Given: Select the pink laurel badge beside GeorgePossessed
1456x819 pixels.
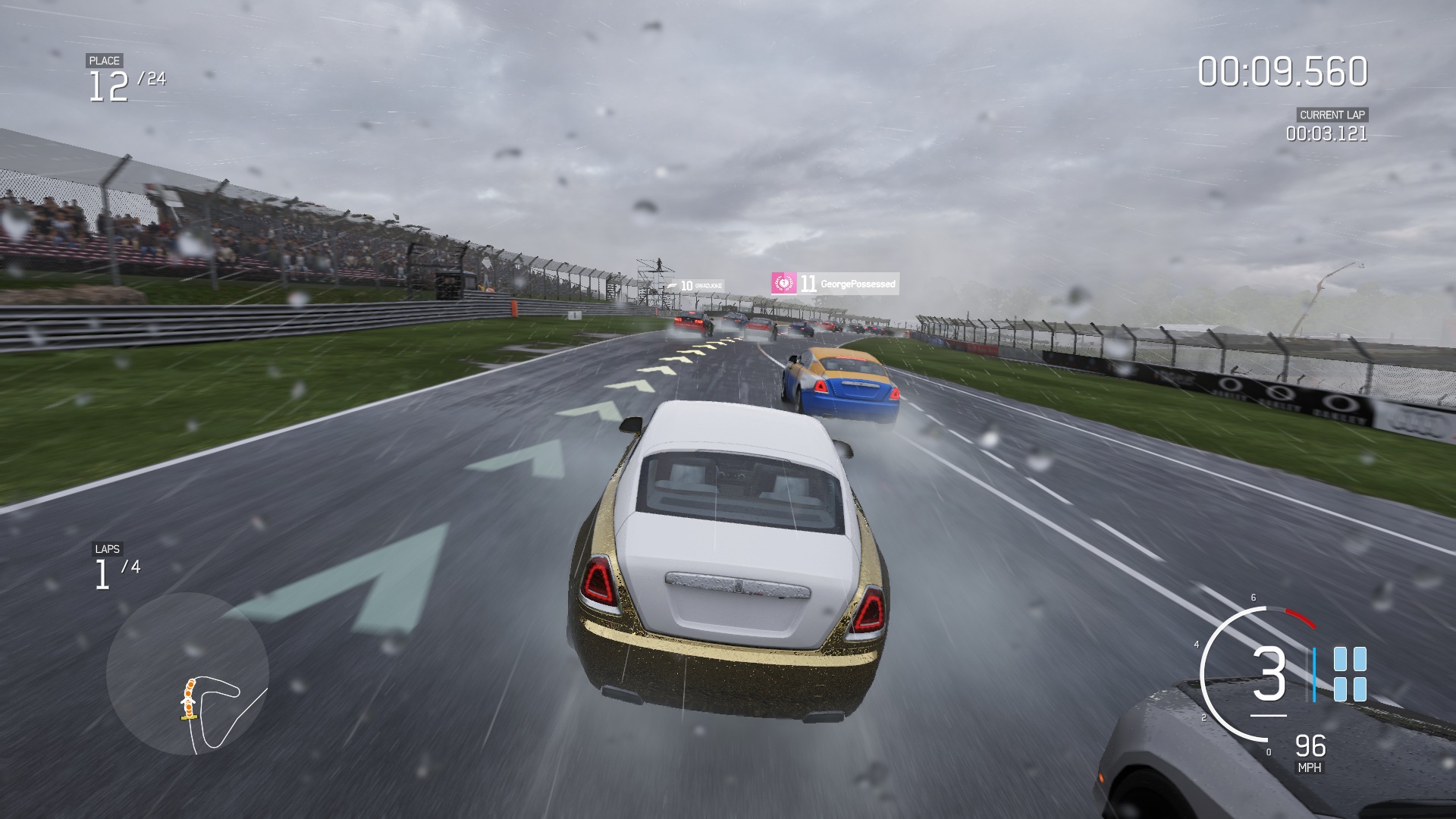Looking at the screenshot, I should point(783,281).
